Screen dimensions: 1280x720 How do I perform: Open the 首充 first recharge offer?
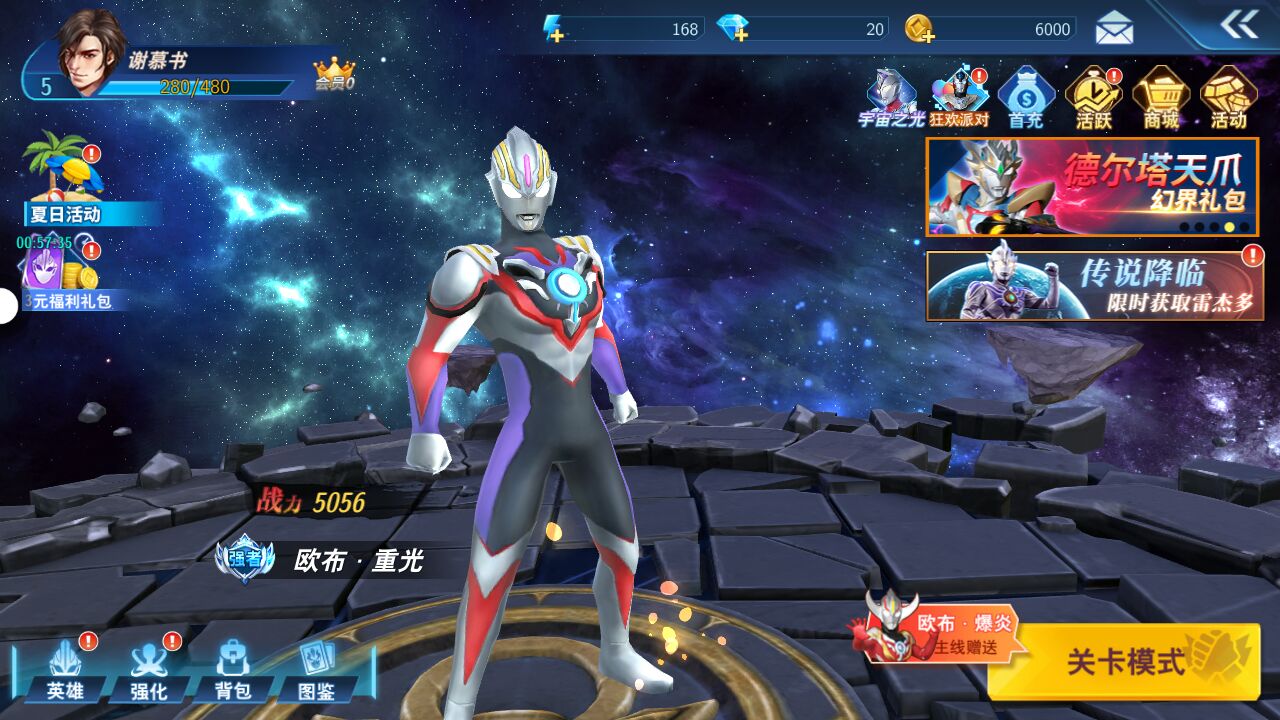1026,99
